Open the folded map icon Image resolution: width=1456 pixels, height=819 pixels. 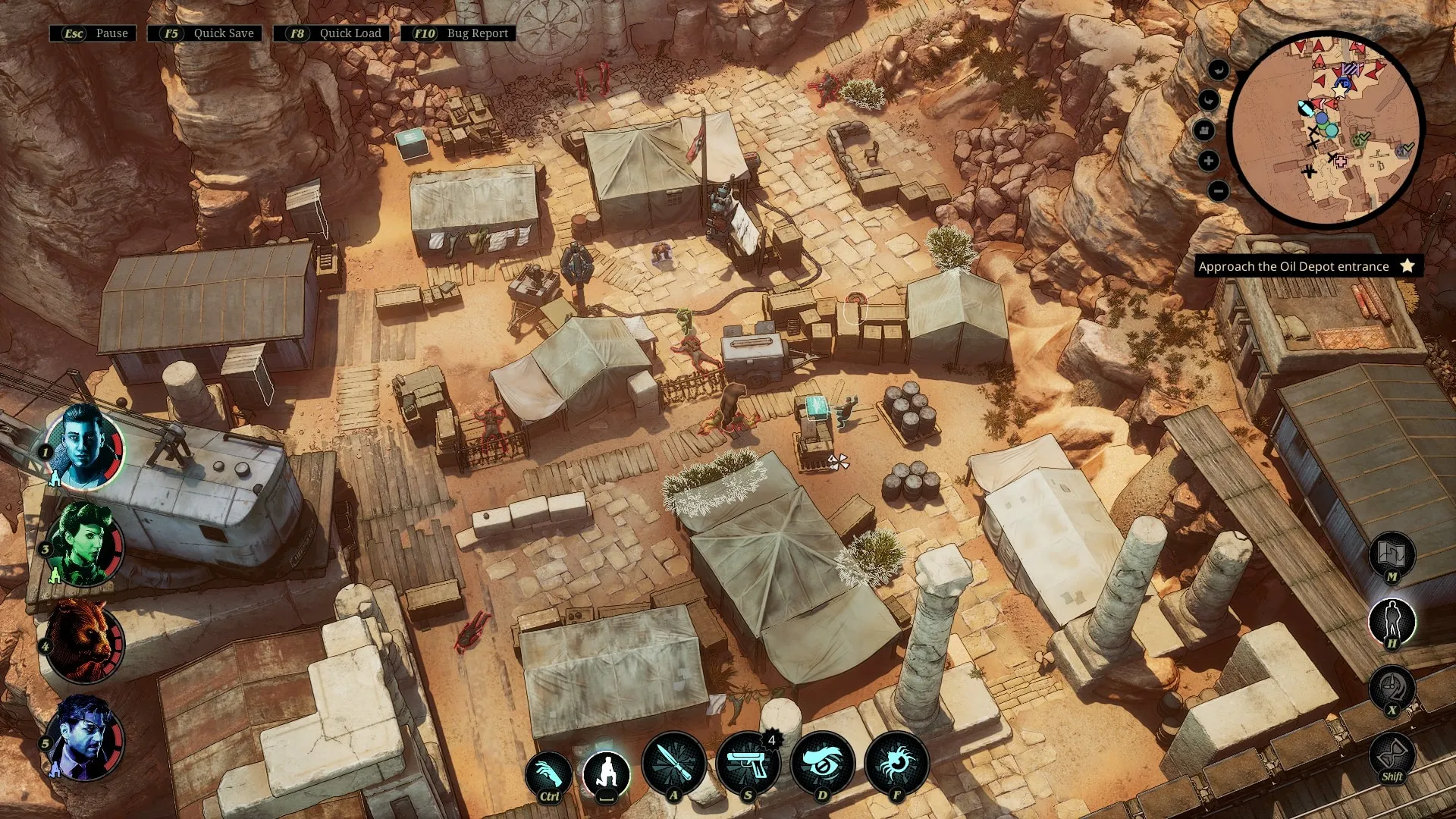pyautogui.click(x=1392, y=554)
